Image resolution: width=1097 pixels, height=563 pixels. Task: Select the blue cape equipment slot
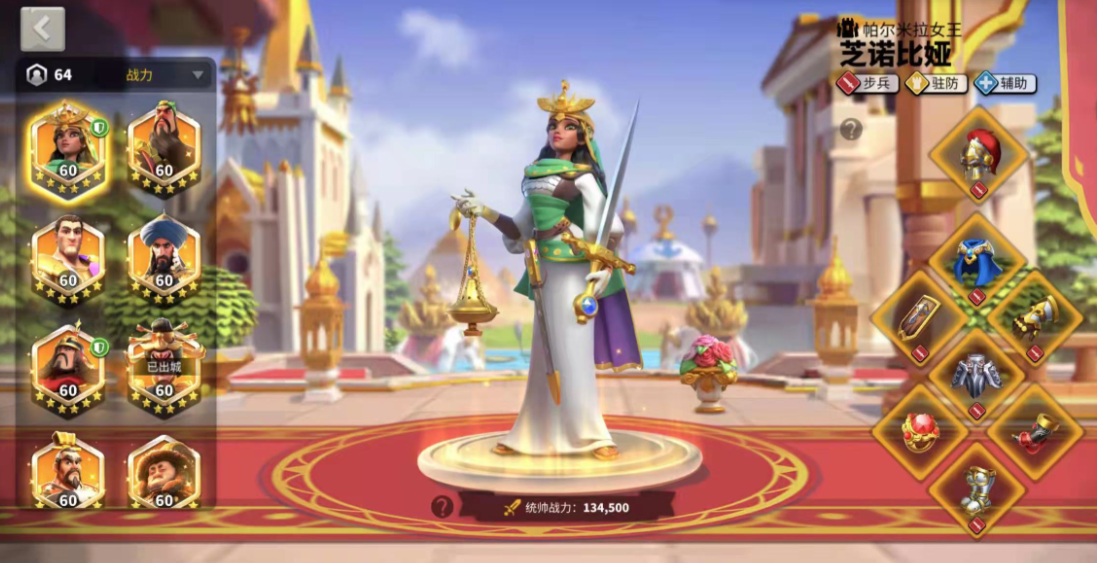977,263
